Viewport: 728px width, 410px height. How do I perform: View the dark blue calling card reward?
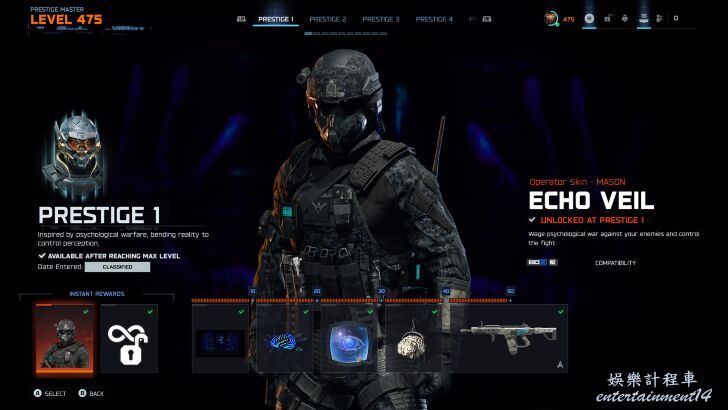(220, 338)
